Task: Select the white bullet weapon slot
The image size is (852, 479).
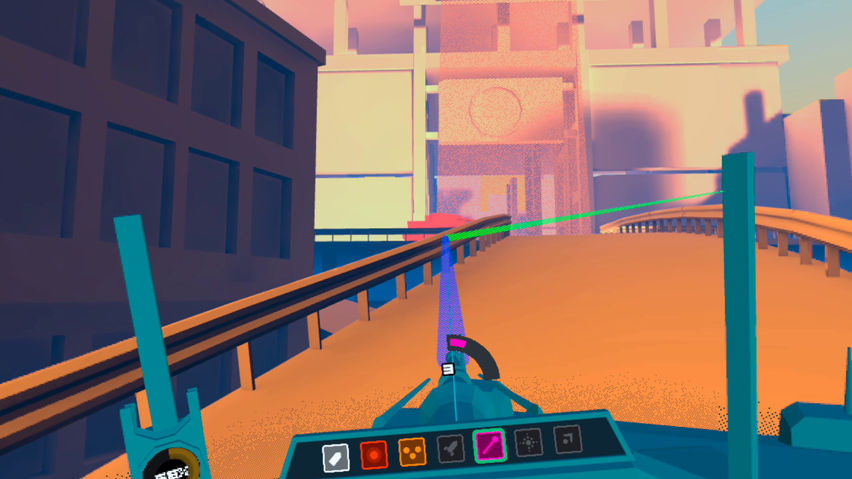Action: click(336, 456)
